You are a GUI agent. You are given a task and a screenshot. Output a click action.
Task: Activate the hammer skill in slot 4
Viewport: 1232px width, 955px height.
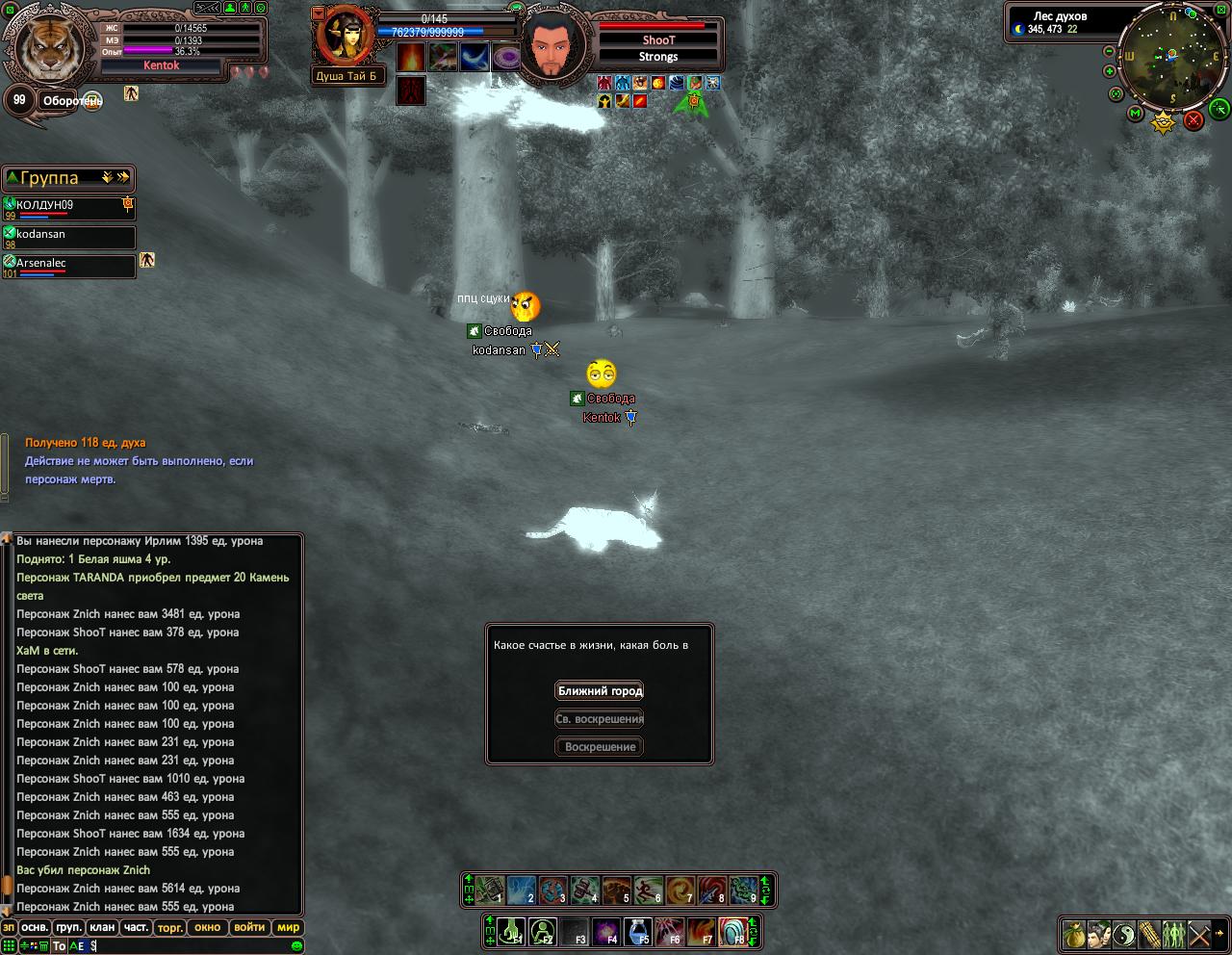tap(585, 890)
